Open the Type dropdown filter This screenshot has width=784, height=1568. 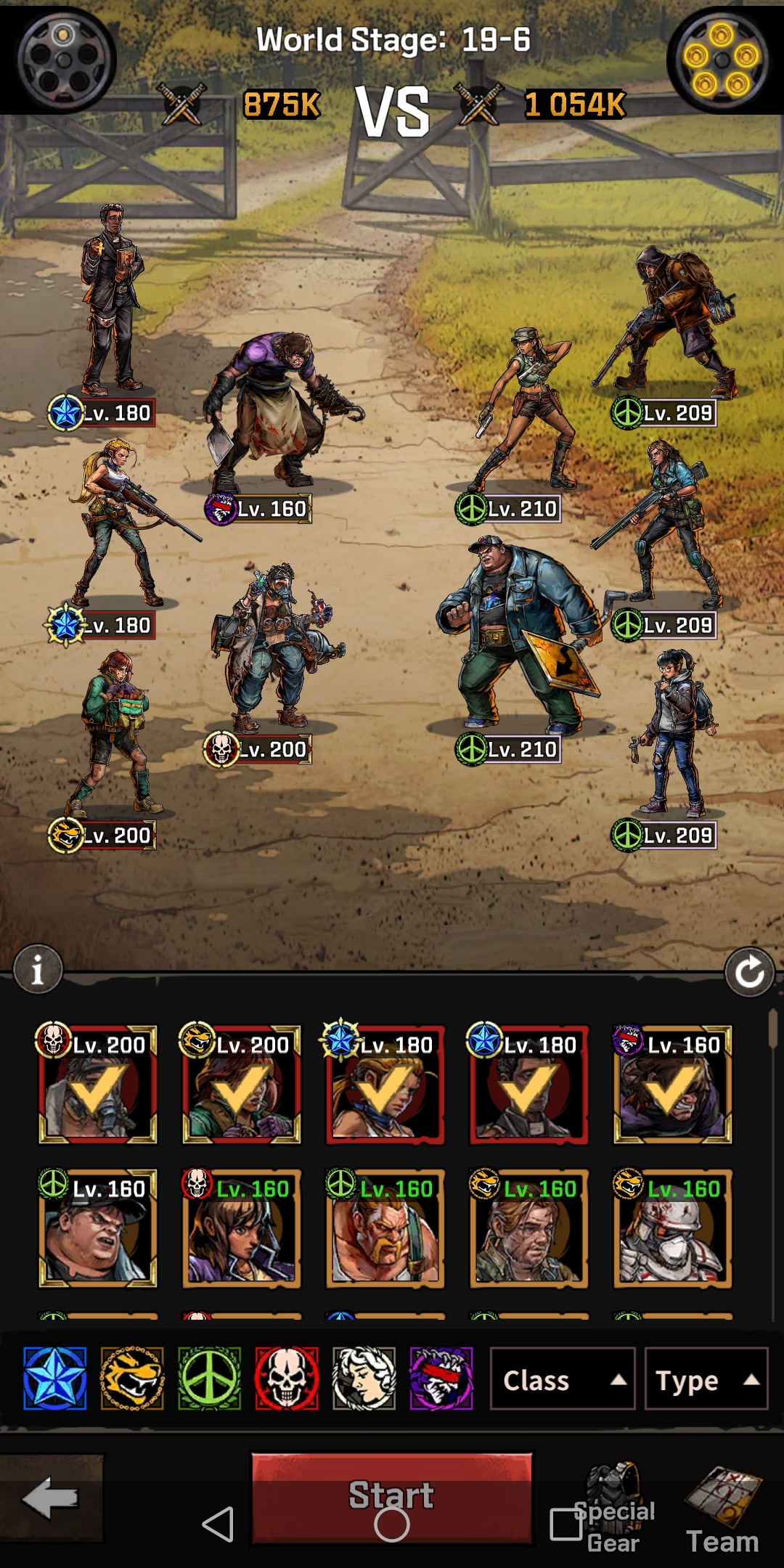[x=706, y=1379]
